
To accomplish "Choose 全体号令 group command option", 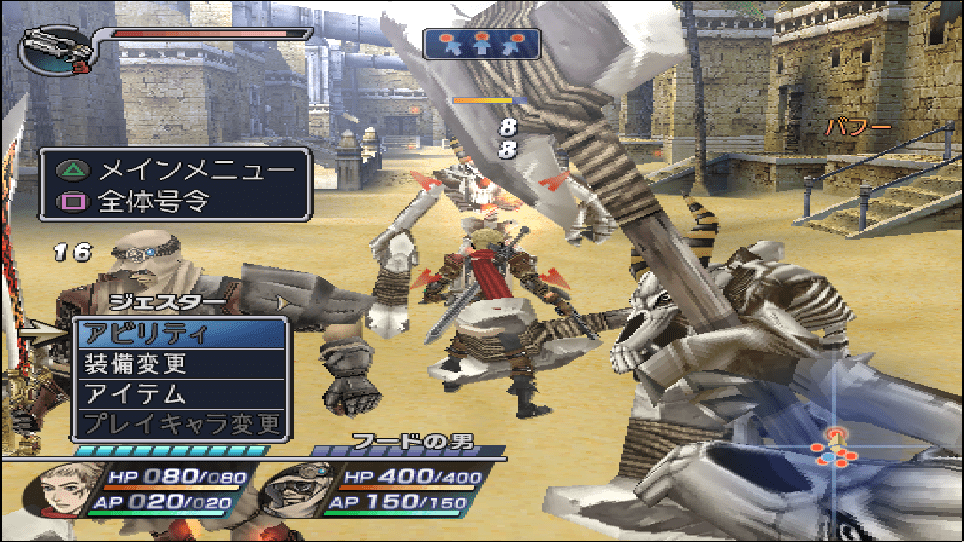I will (x=176, y=201).
